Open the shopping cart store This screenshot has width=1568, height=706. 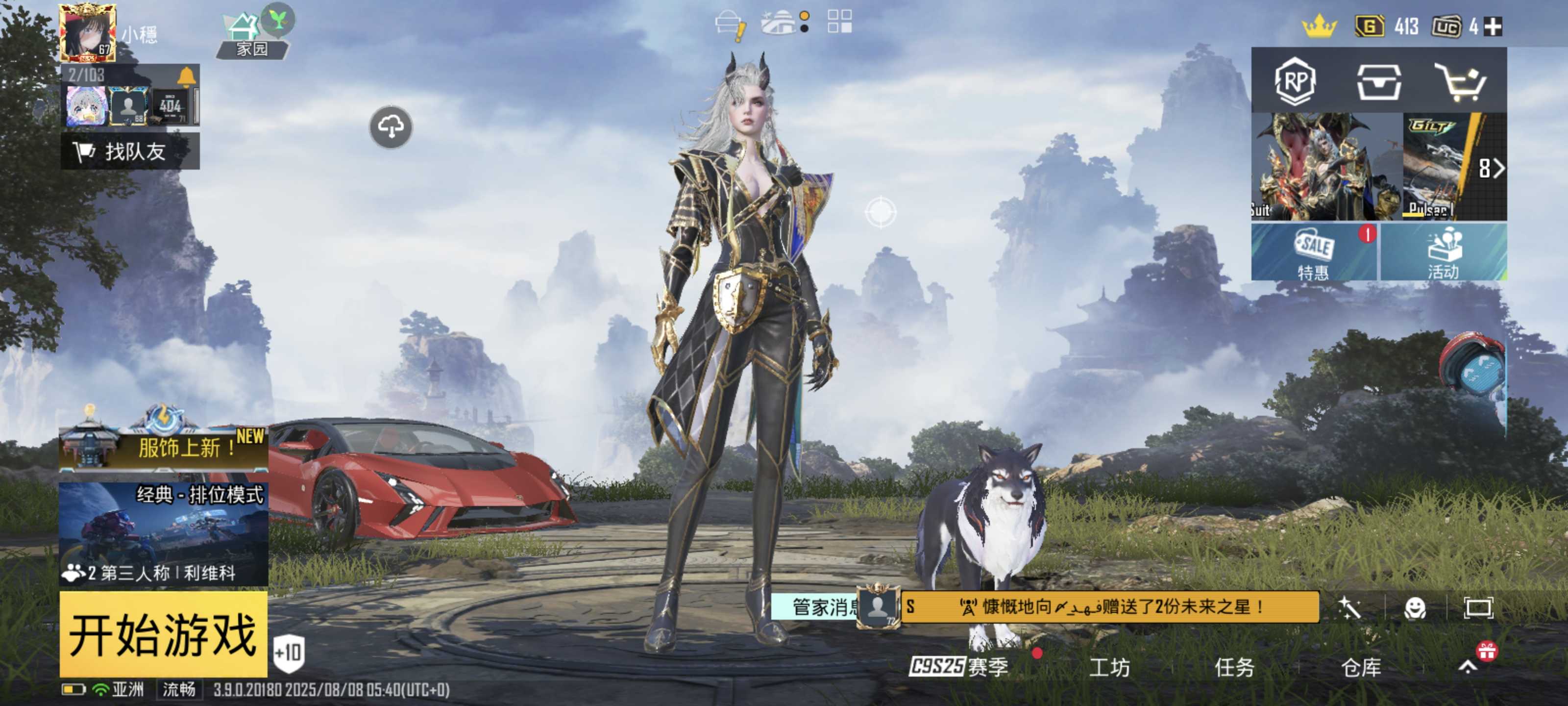click(1463, 81)
